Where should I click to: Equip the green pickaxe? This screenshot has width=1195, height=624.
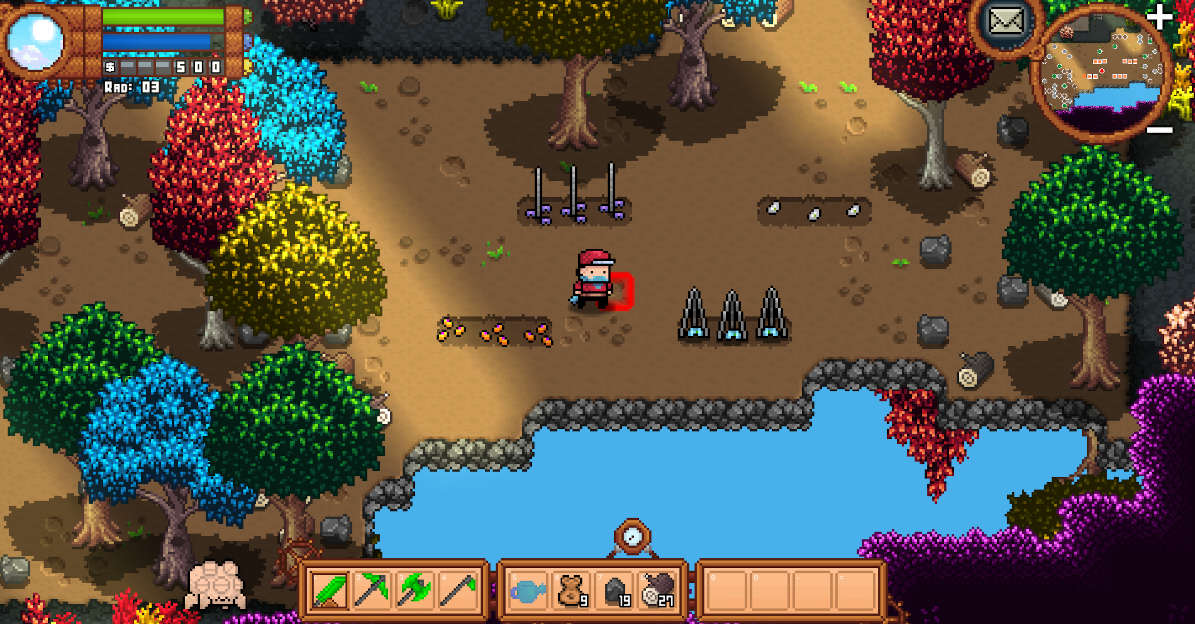371,590
